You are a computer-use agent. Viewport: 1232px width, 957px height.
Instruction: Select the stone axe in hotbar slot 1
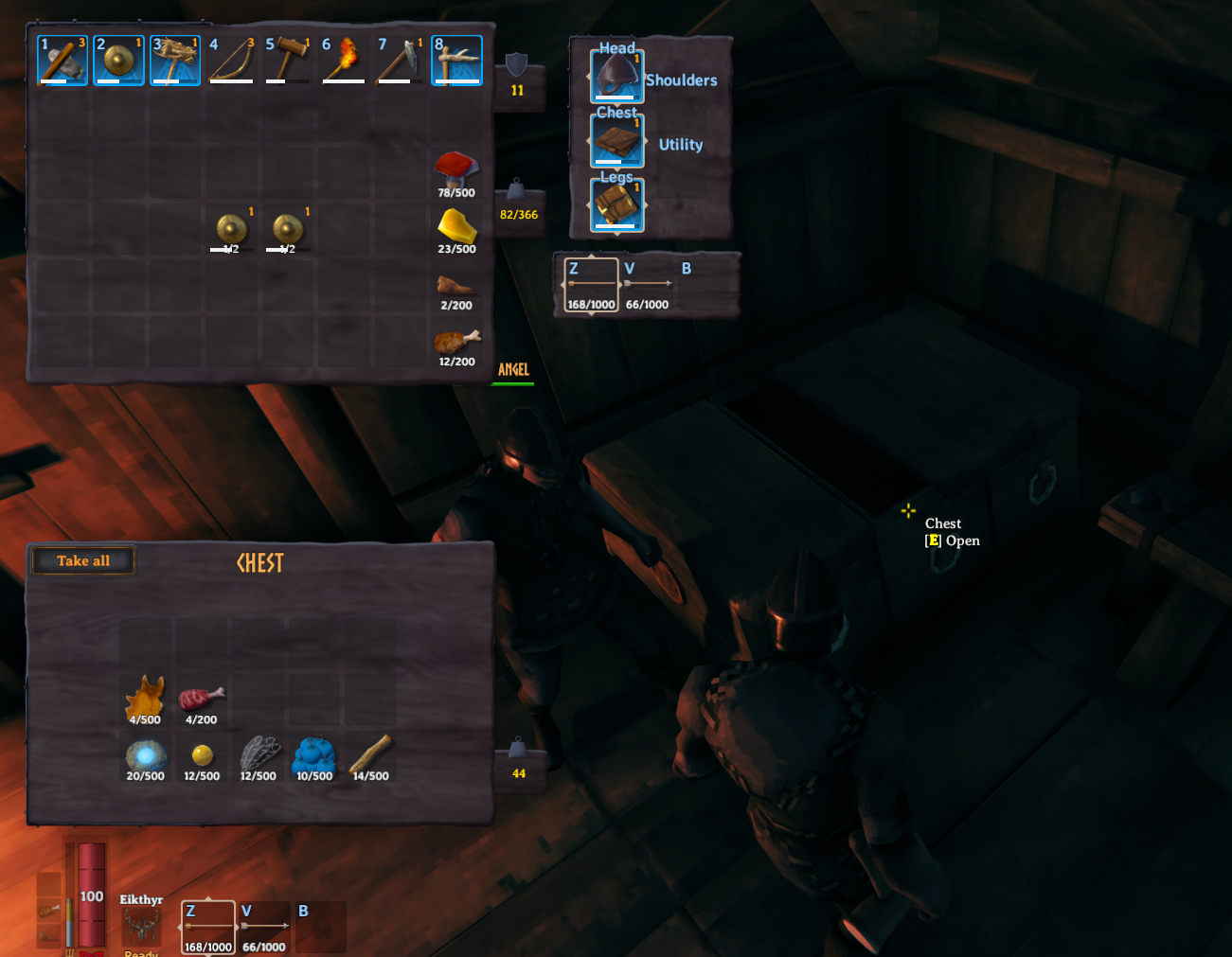pyautogui.click(x=61, y=59)
